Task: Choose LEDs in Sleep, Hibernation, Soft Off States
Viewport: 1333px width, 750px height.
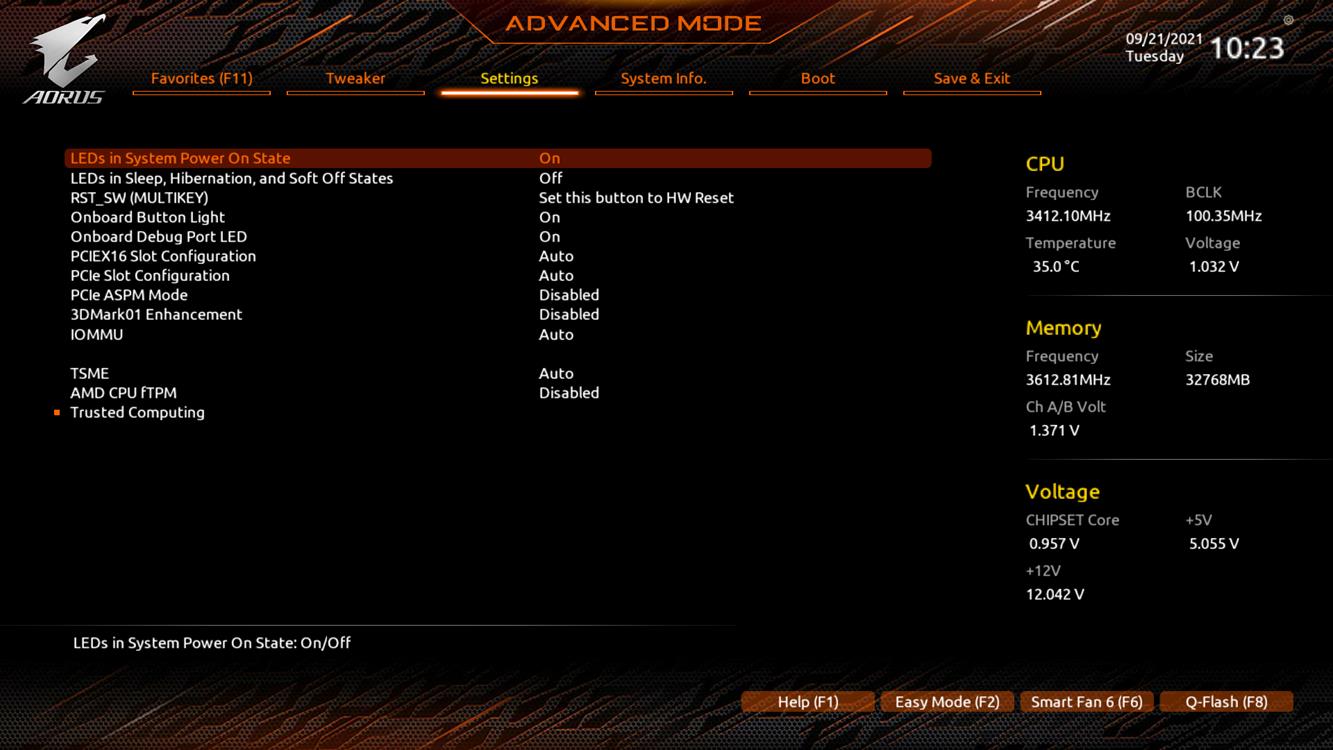Action: point(231,178)
